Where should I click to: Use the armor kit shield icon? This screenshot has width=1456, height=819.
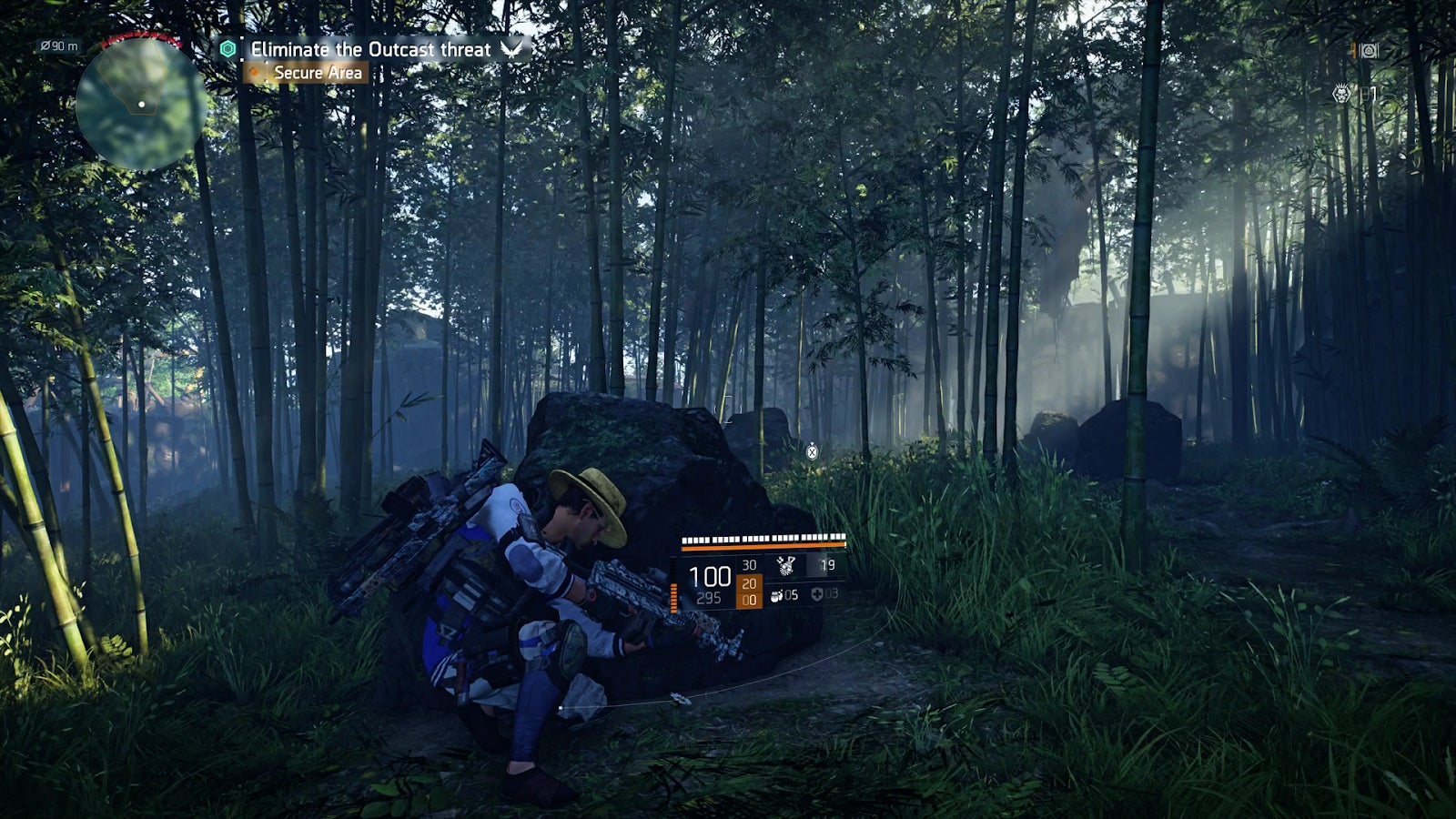tap(817, 594)
